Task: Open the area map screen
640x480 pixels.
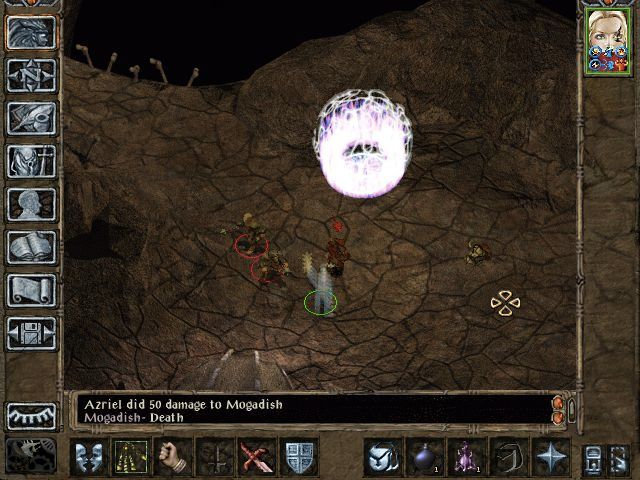Action: tap(31, 75)
